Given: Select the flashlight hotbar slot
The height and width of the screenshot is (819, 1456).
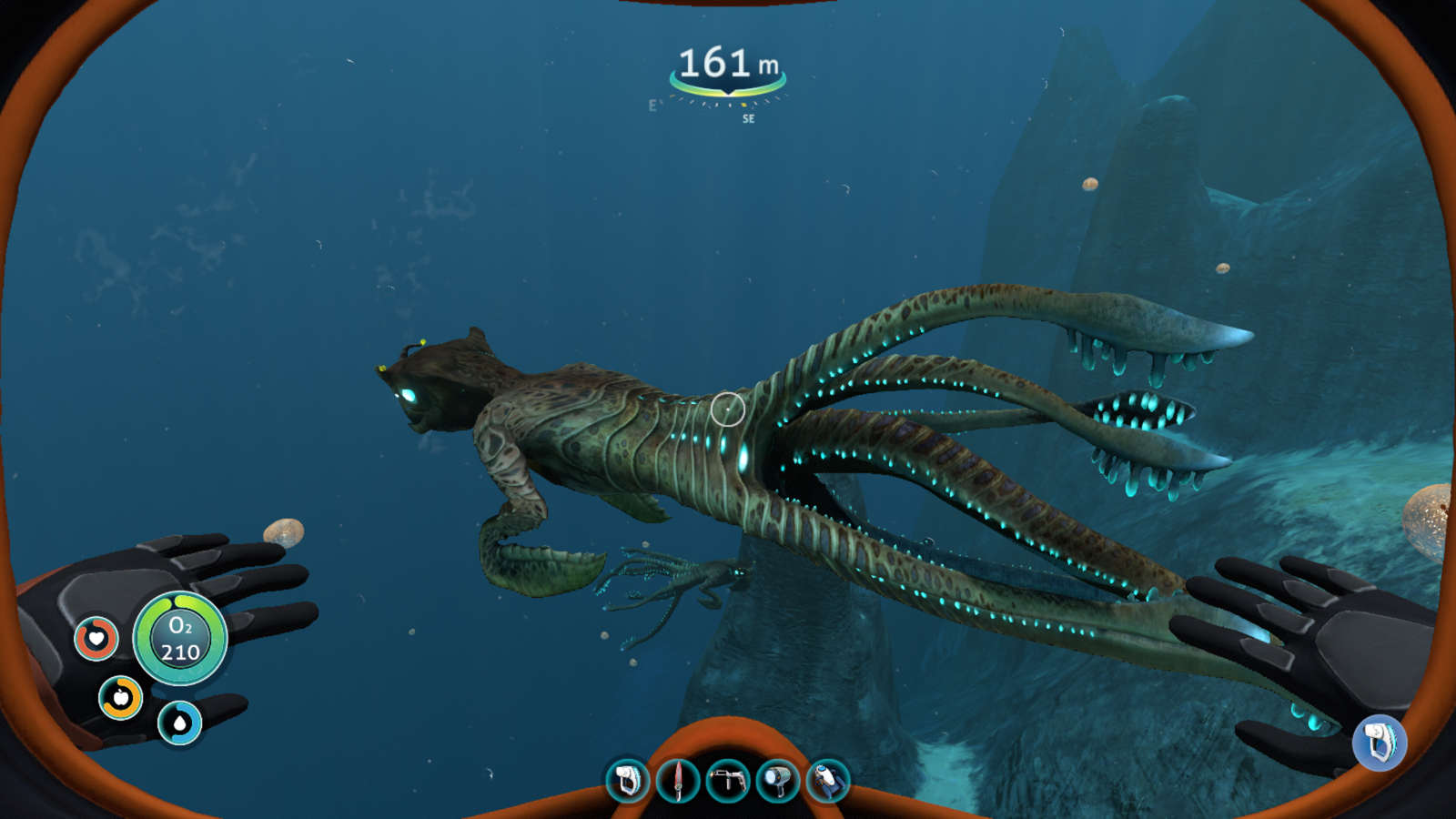Looking at the screenshot, I should (778, 781).
